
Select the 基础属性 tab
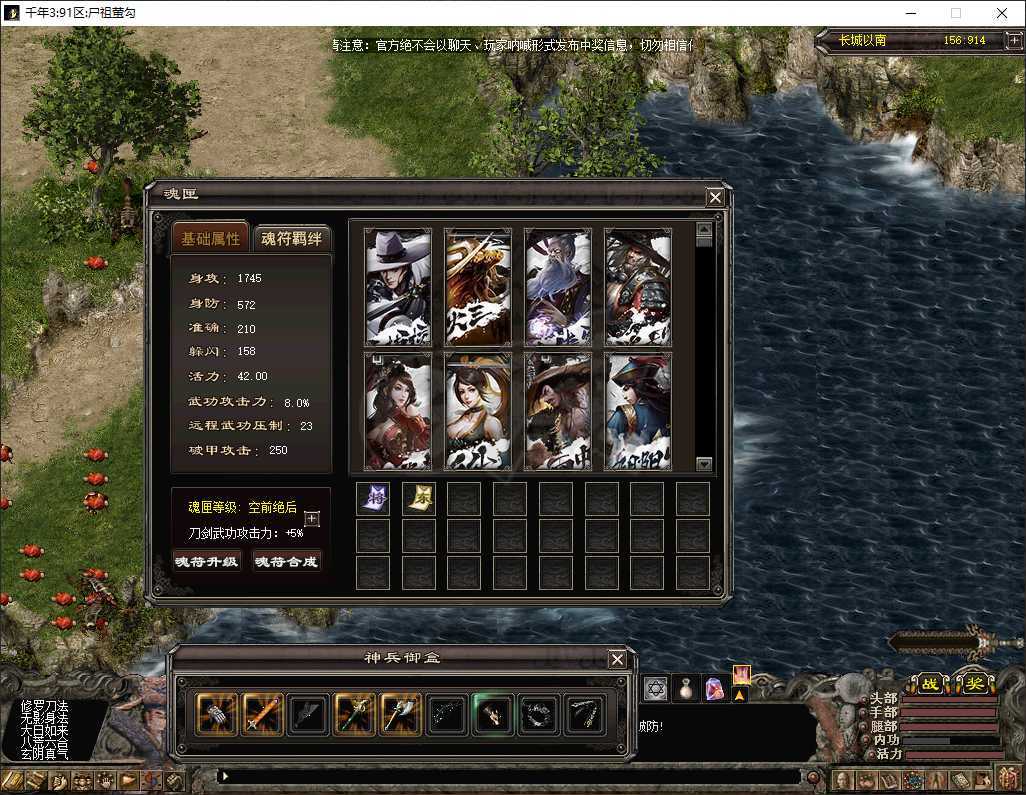pyautogui.click(x=211, y=238)
